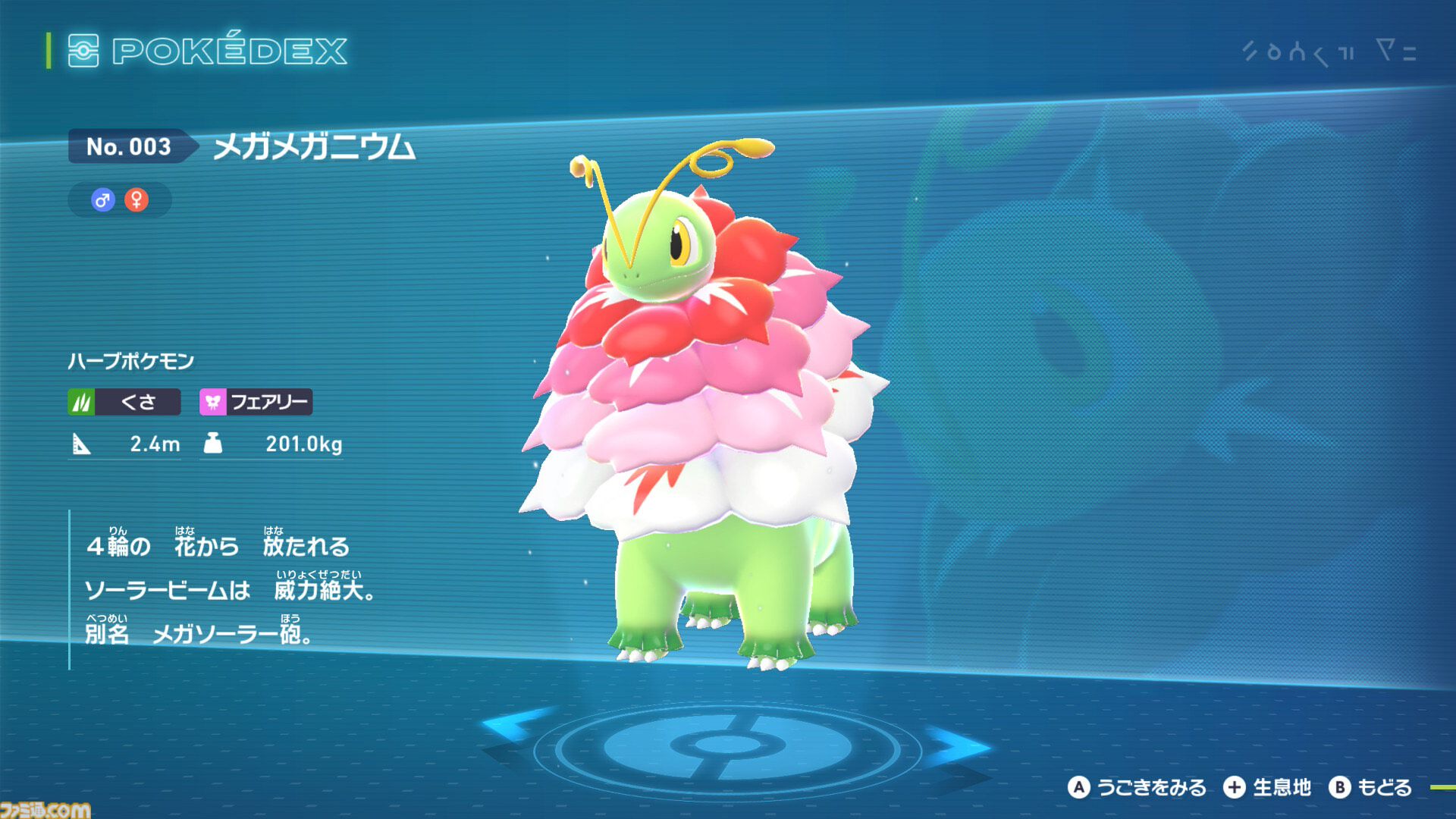Screen dimensions: 1456x819
Task: Click the height ruler icon beside 2.4m
Action: coord(83,444)
